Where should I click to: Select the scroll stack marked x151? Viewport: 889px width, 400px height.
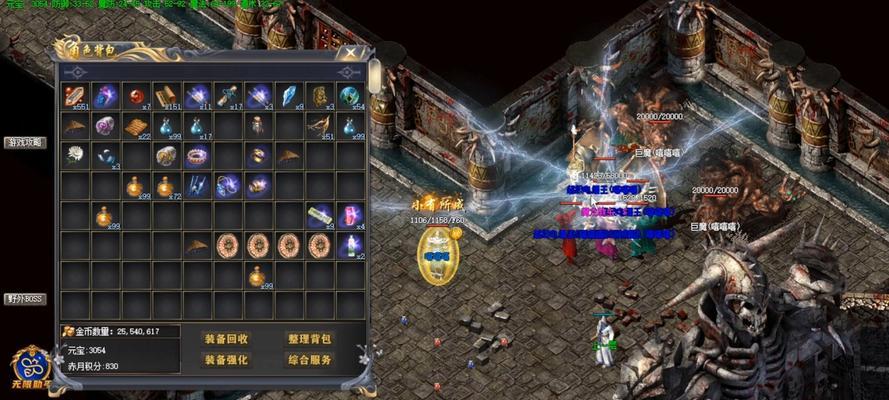tap(167, 97)
